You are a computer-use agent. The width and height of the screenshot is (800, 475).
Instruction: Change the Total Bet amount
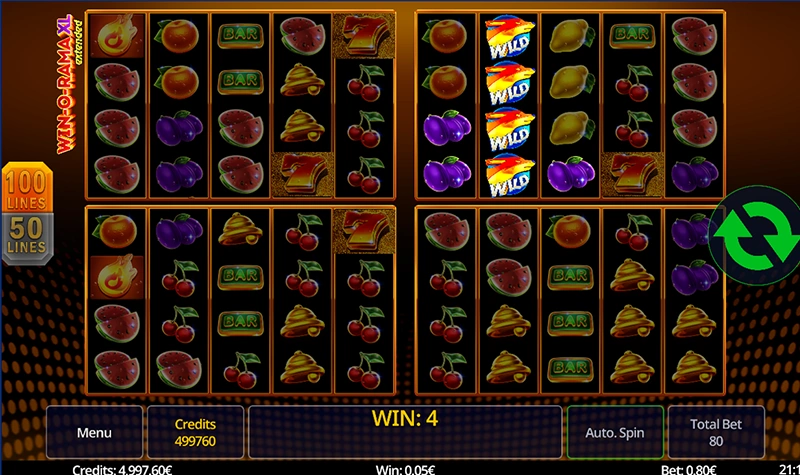(x=716, y=433)
